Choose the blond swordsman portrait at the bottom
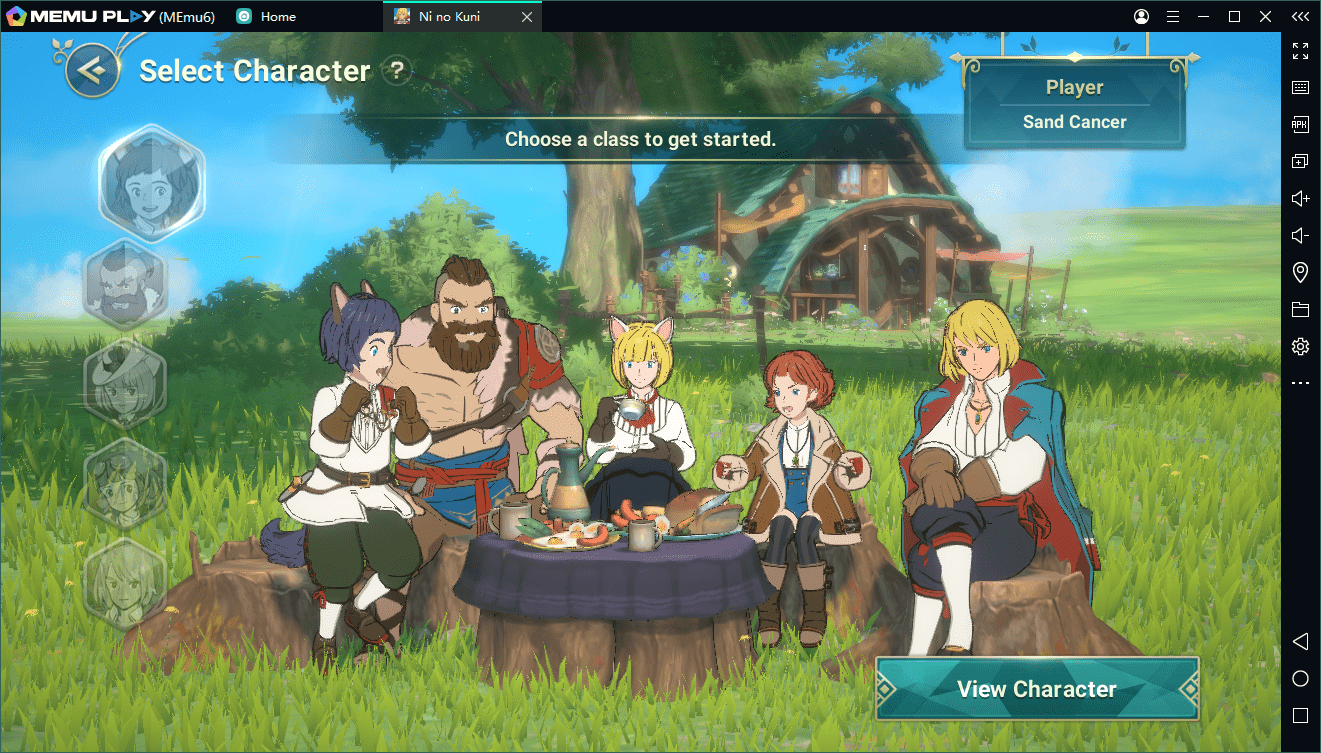 [x=127, y=581]
